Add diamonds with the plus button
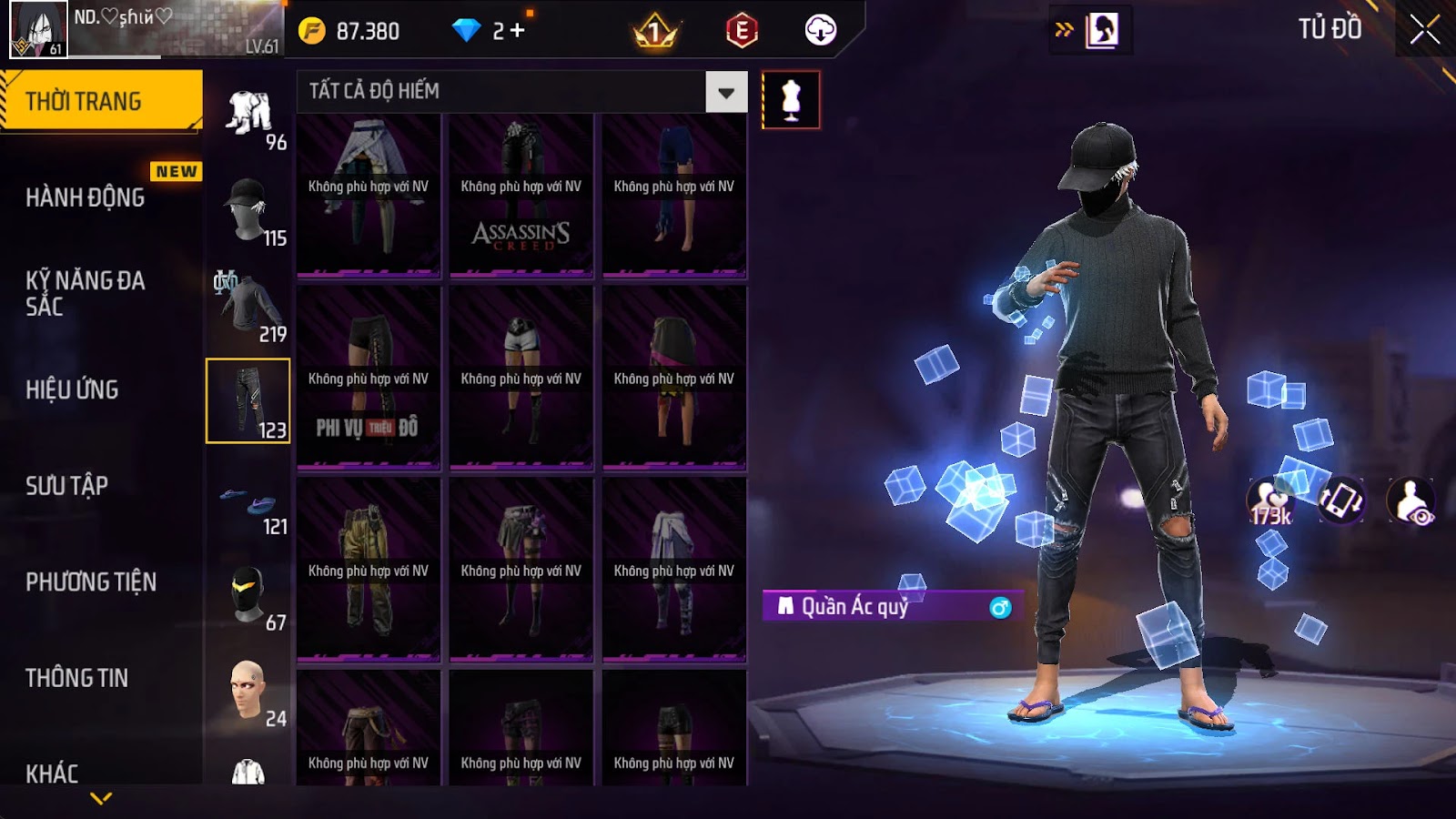Viewport: 1456px width, 819px height. [x=517, y=31]
